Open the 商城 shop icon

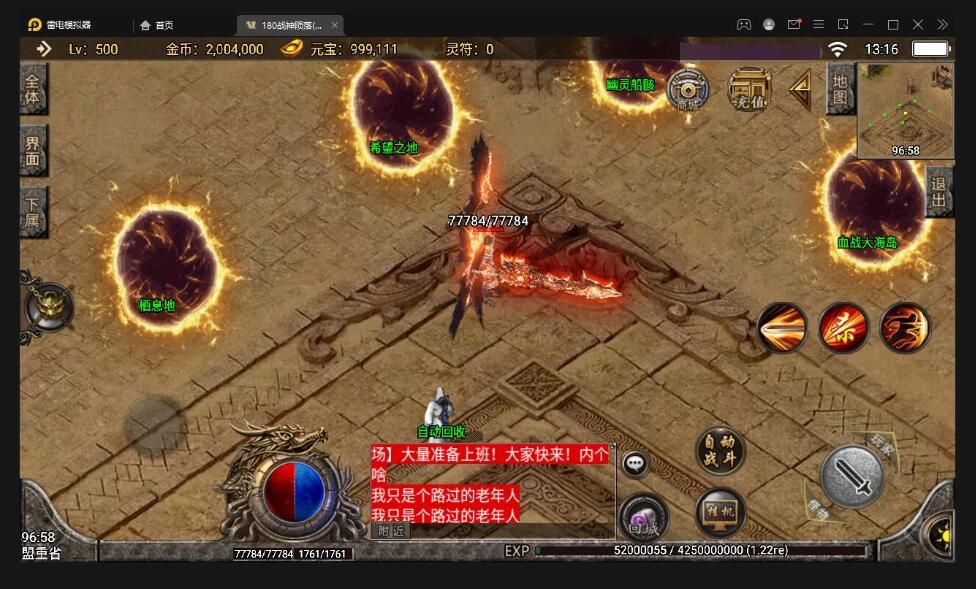(687, 91)
